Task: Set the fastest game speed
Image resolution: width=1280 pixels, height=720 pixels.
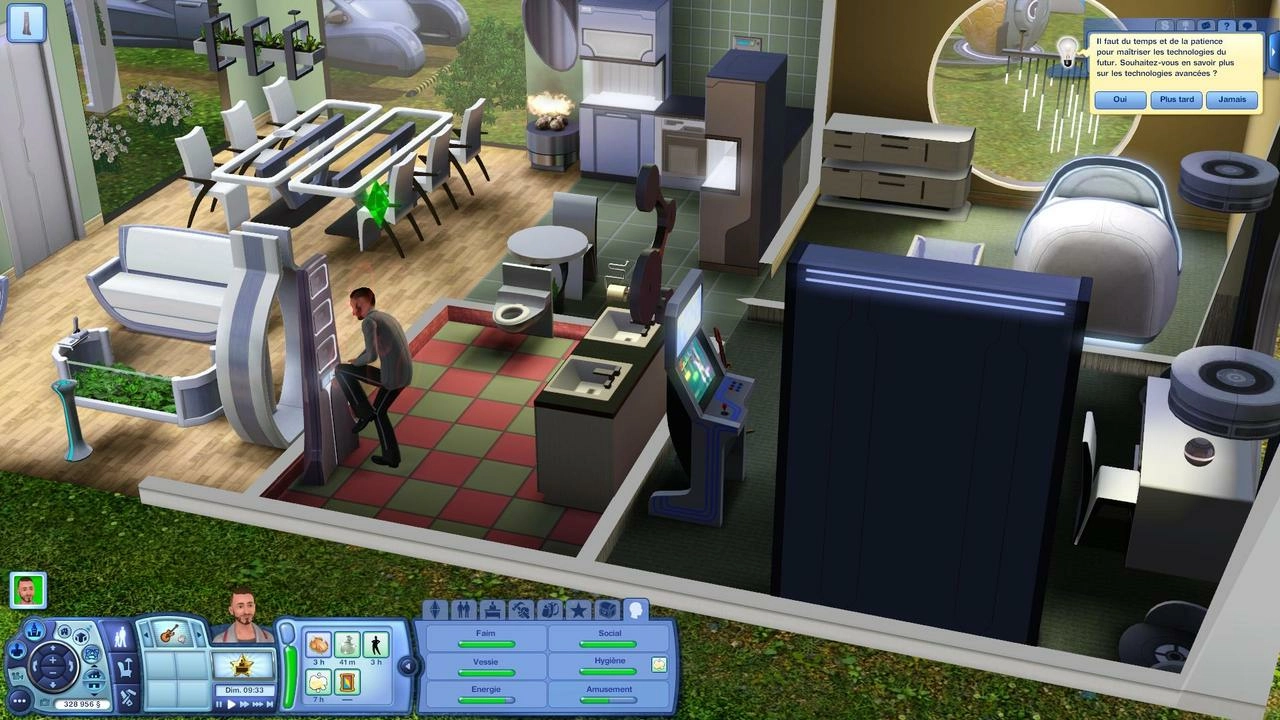Action: [x=258, y=704]
